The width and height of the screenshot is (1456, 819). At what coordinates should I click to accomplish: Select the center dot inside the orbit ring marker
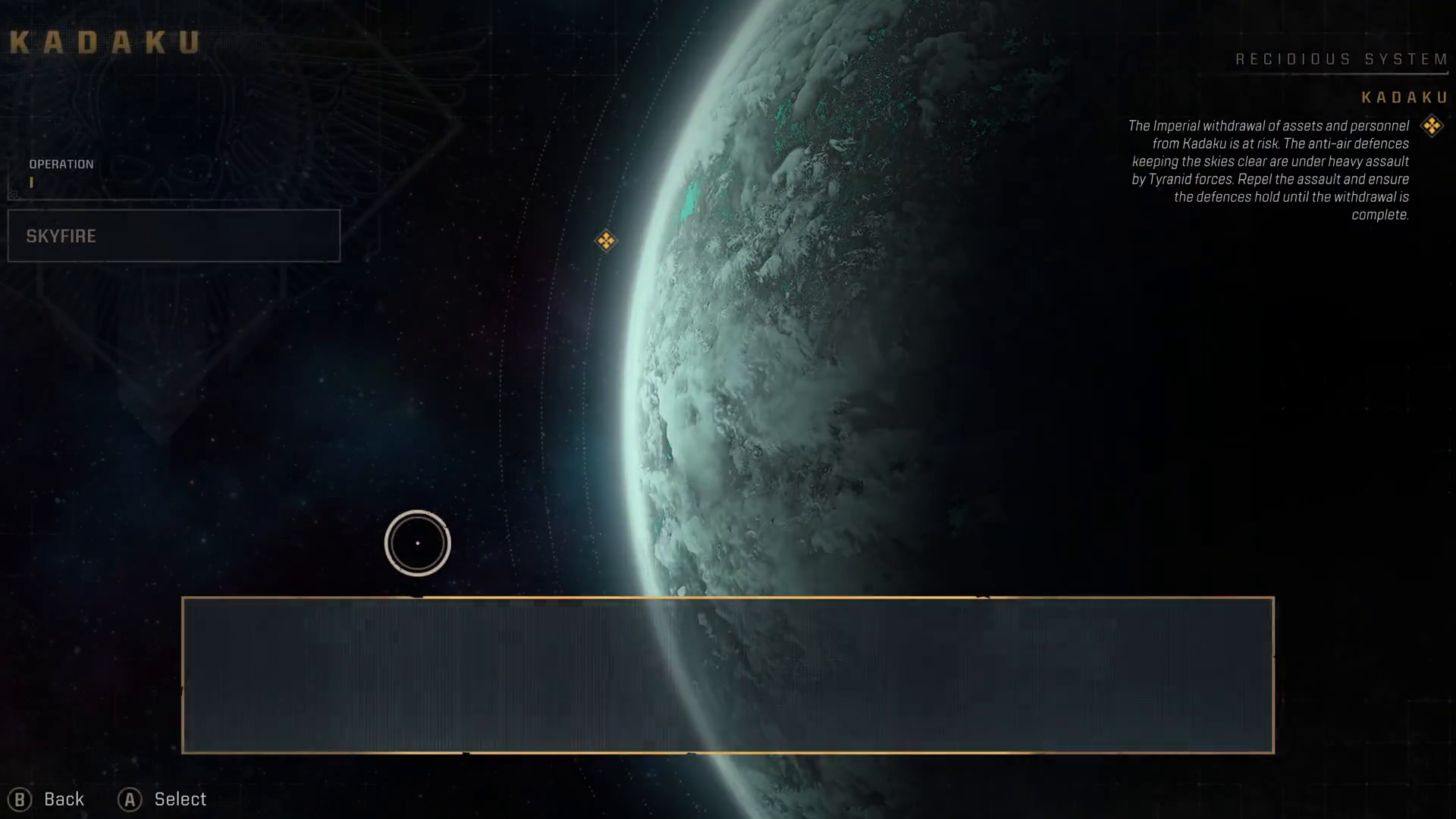coord(417,543)
